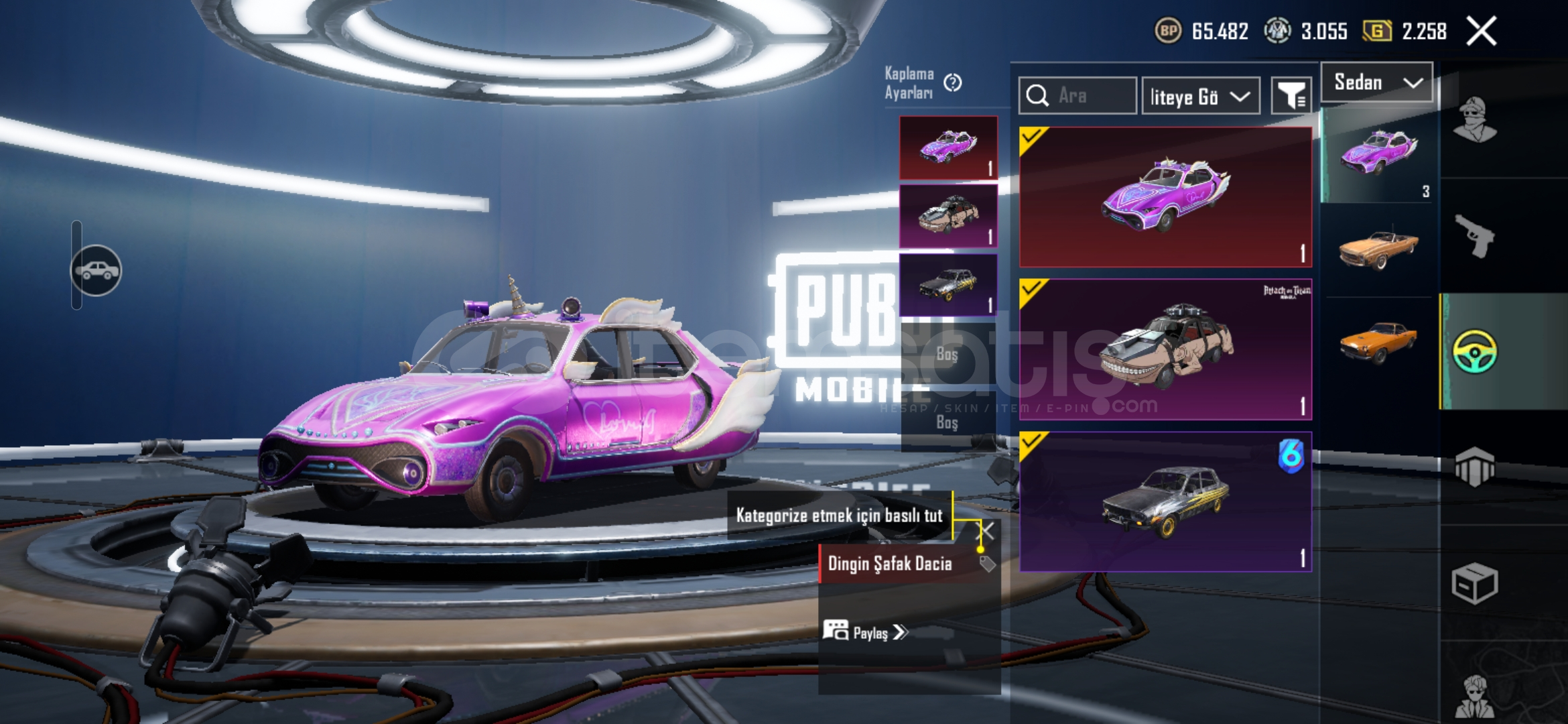The width and height of the screenshot is (1568, 724).
Task: Open the parachute bundle category
Action: (x=1475, y=467)
